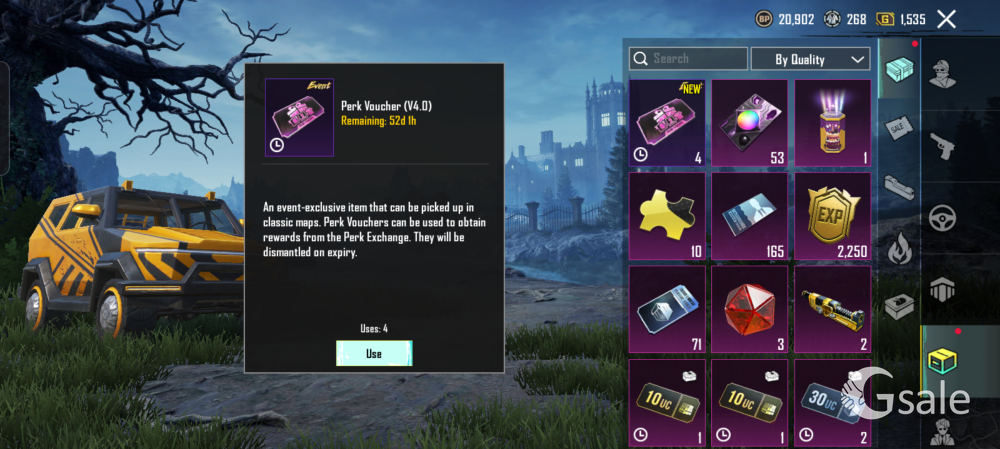Select the yellow puzzle piece slot
This screenshot has height=449, width=1000.
667,216
